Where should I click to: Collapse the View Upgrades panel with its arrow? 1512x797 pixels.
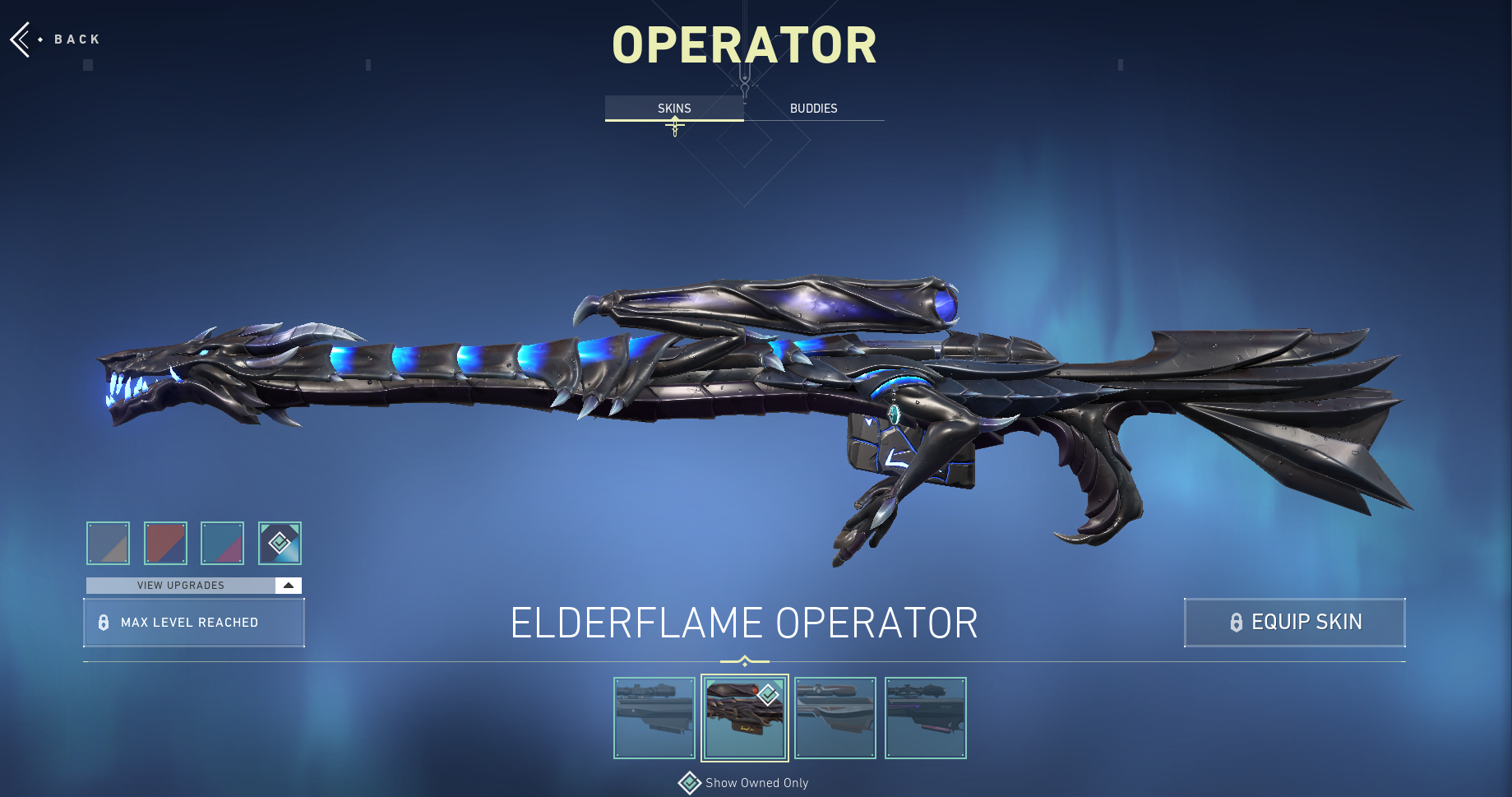pos(288,585)
